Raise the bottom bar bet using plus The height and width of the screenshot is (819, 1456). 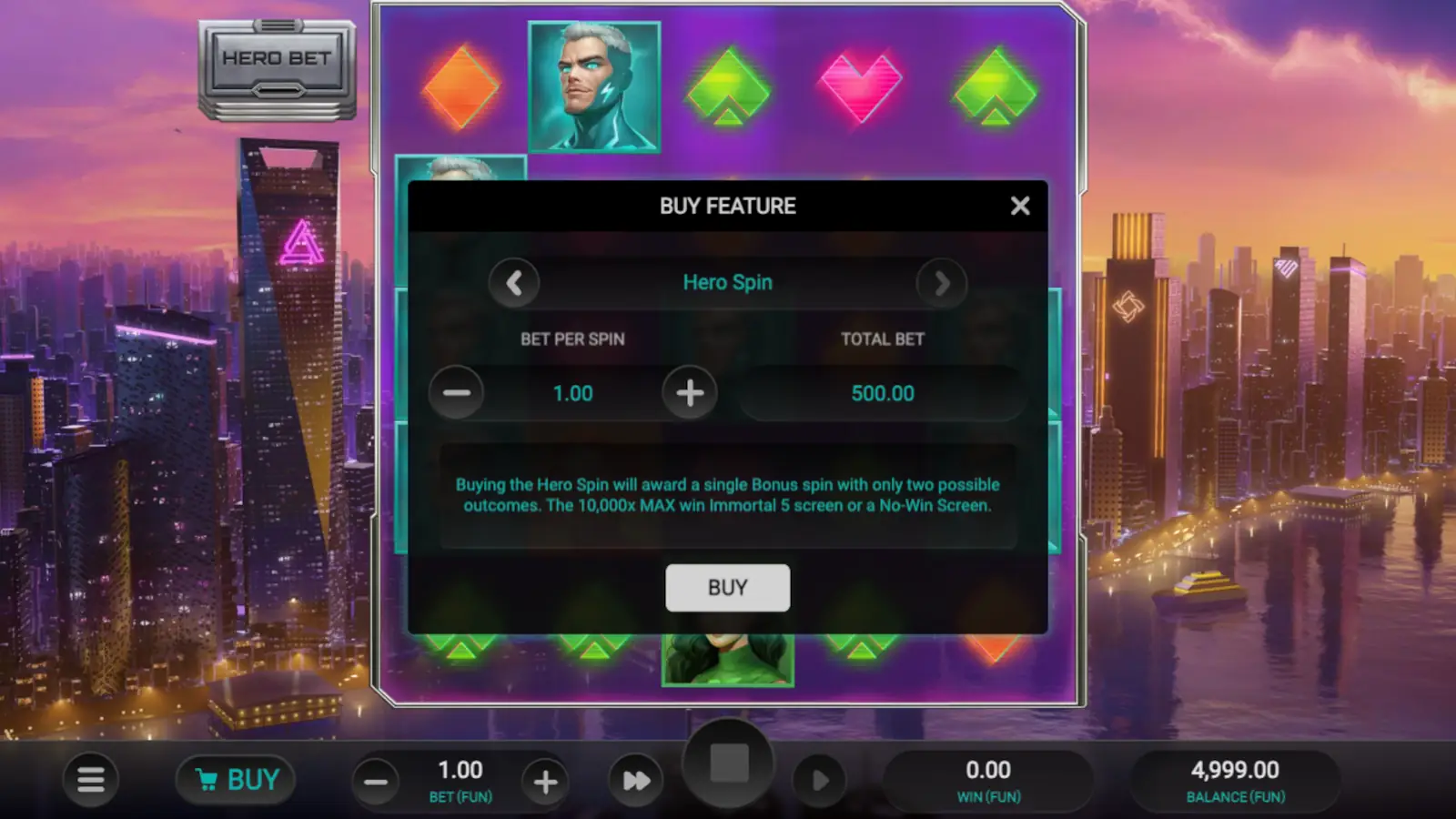pyautogui.click(x=544, y=781)
